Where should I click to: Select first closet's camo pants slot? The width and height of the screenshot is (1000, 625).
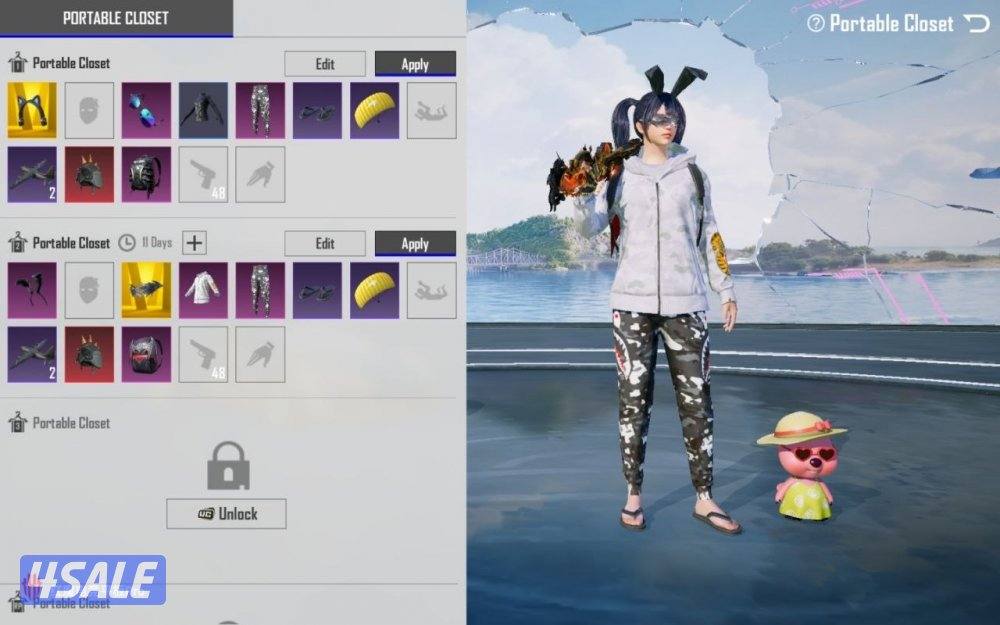coord(261,110)
